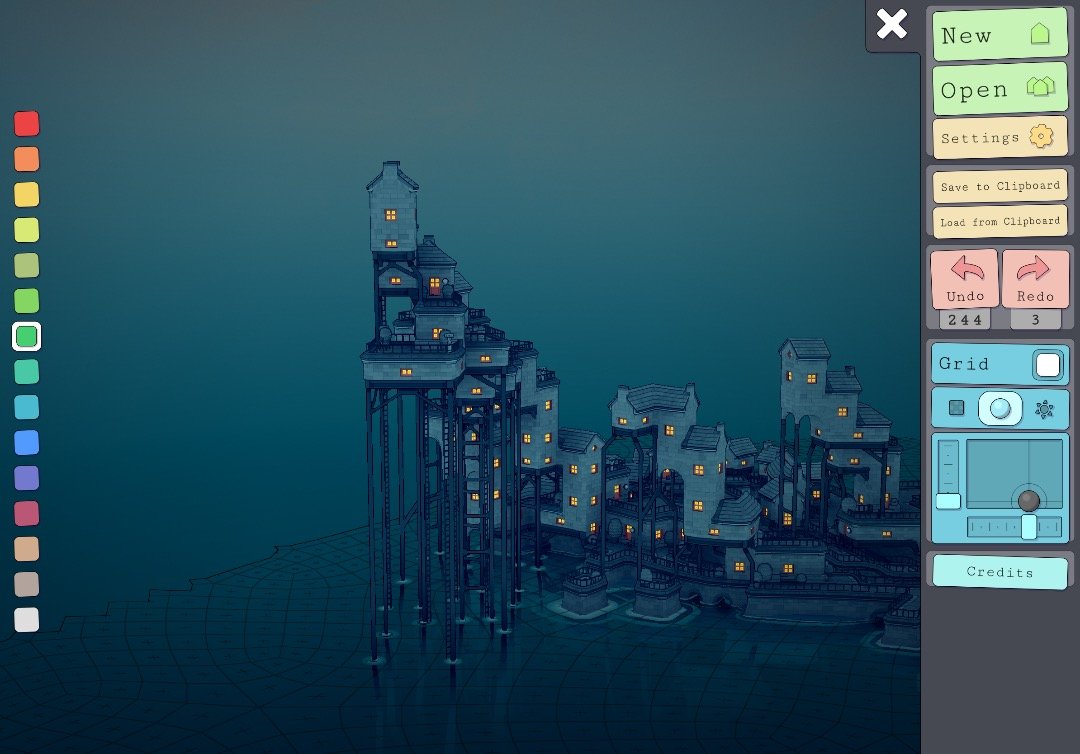Pick the red color swatch

click(27, 124)
